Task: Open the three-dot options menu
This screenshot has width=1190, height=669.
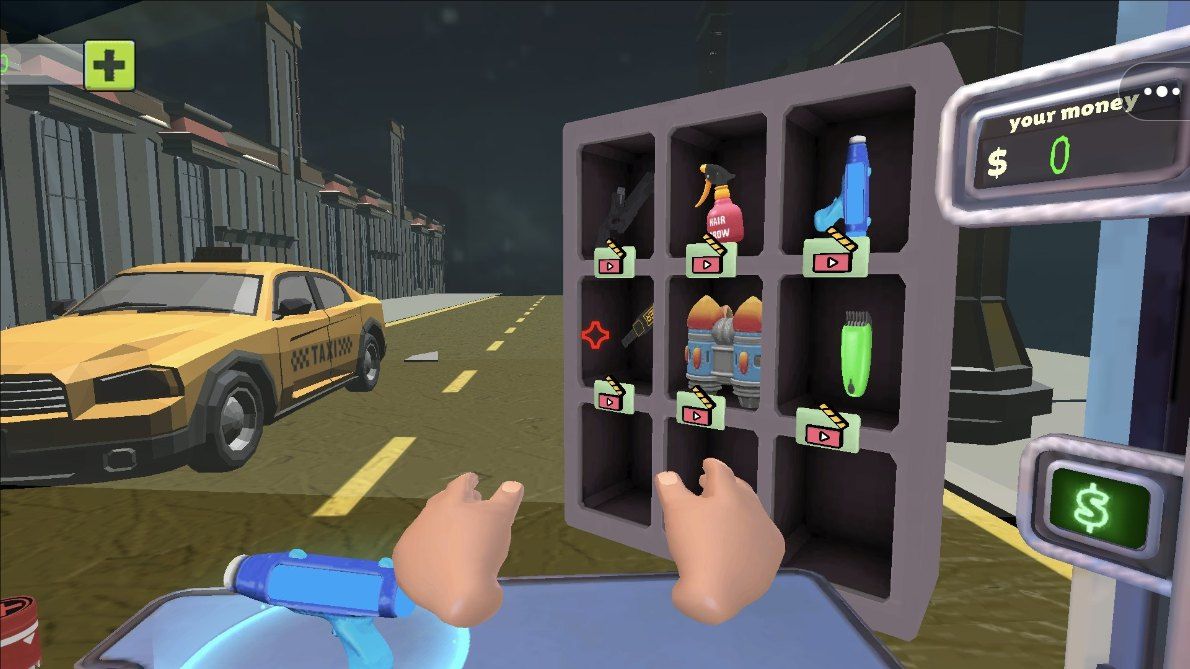Action: pos(1161,91)
